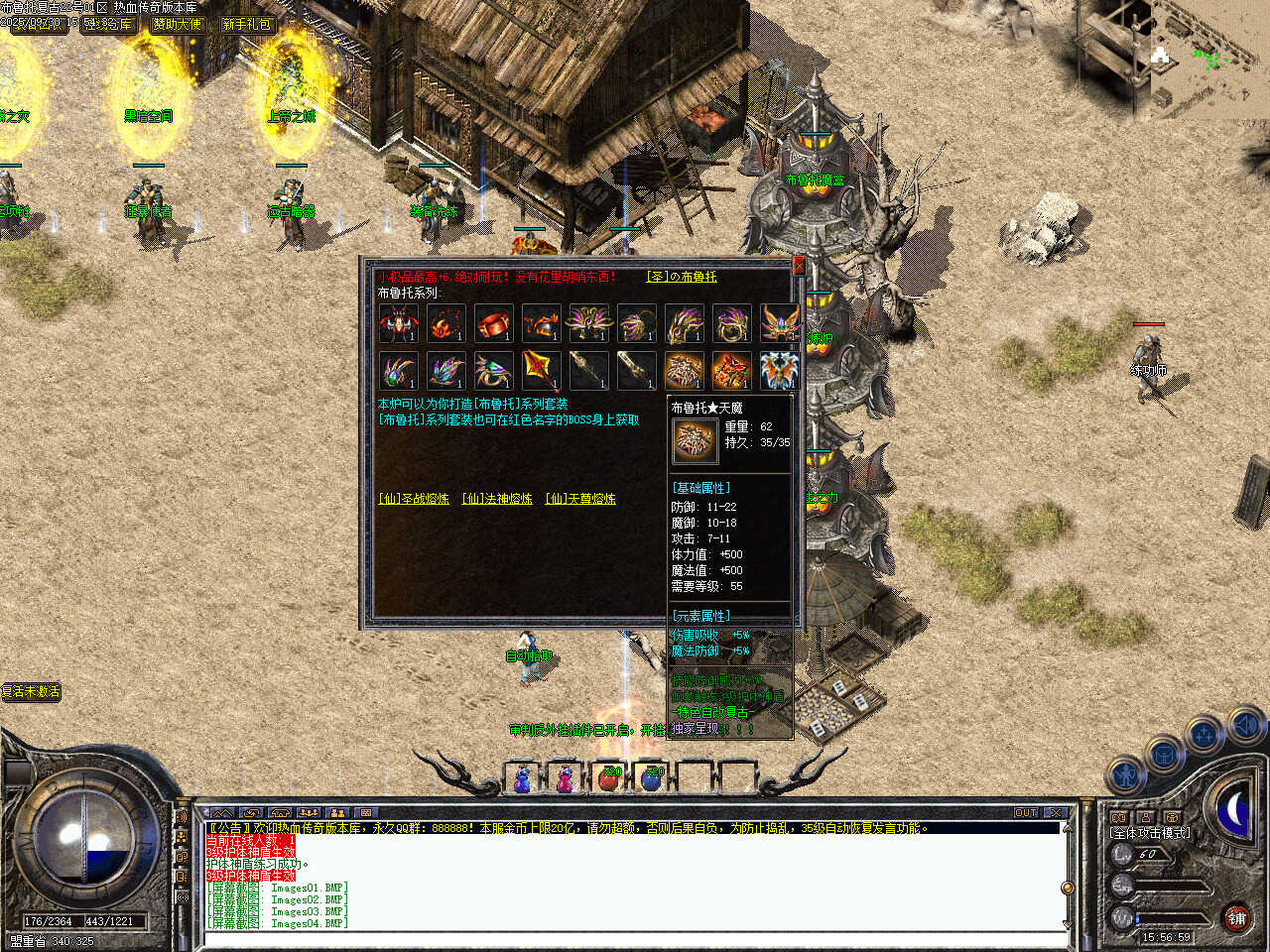Select the yellow diamond-headed staff weapon slot

click(541, 371)
